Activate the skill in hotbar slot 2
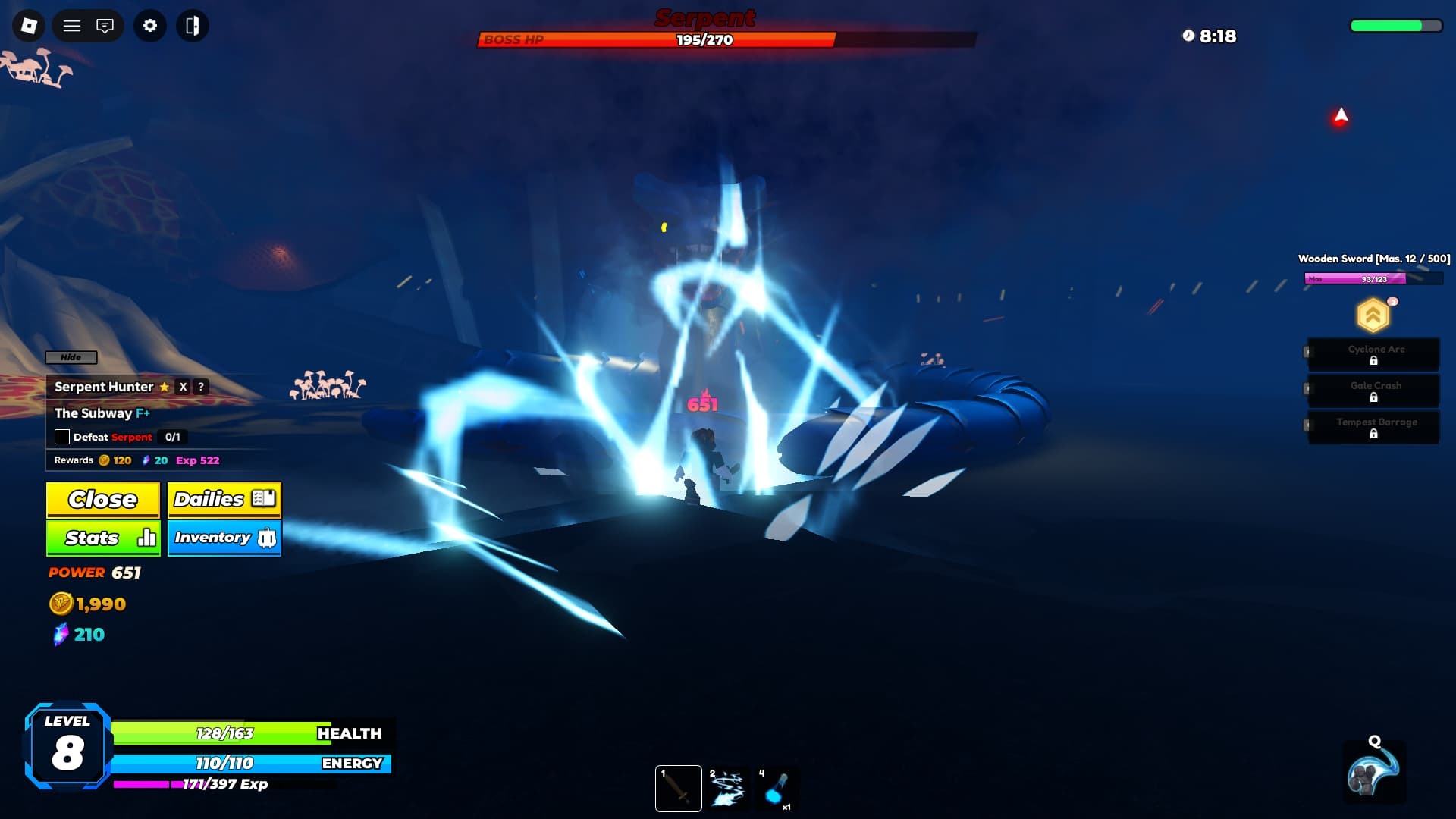 point(730,787)
